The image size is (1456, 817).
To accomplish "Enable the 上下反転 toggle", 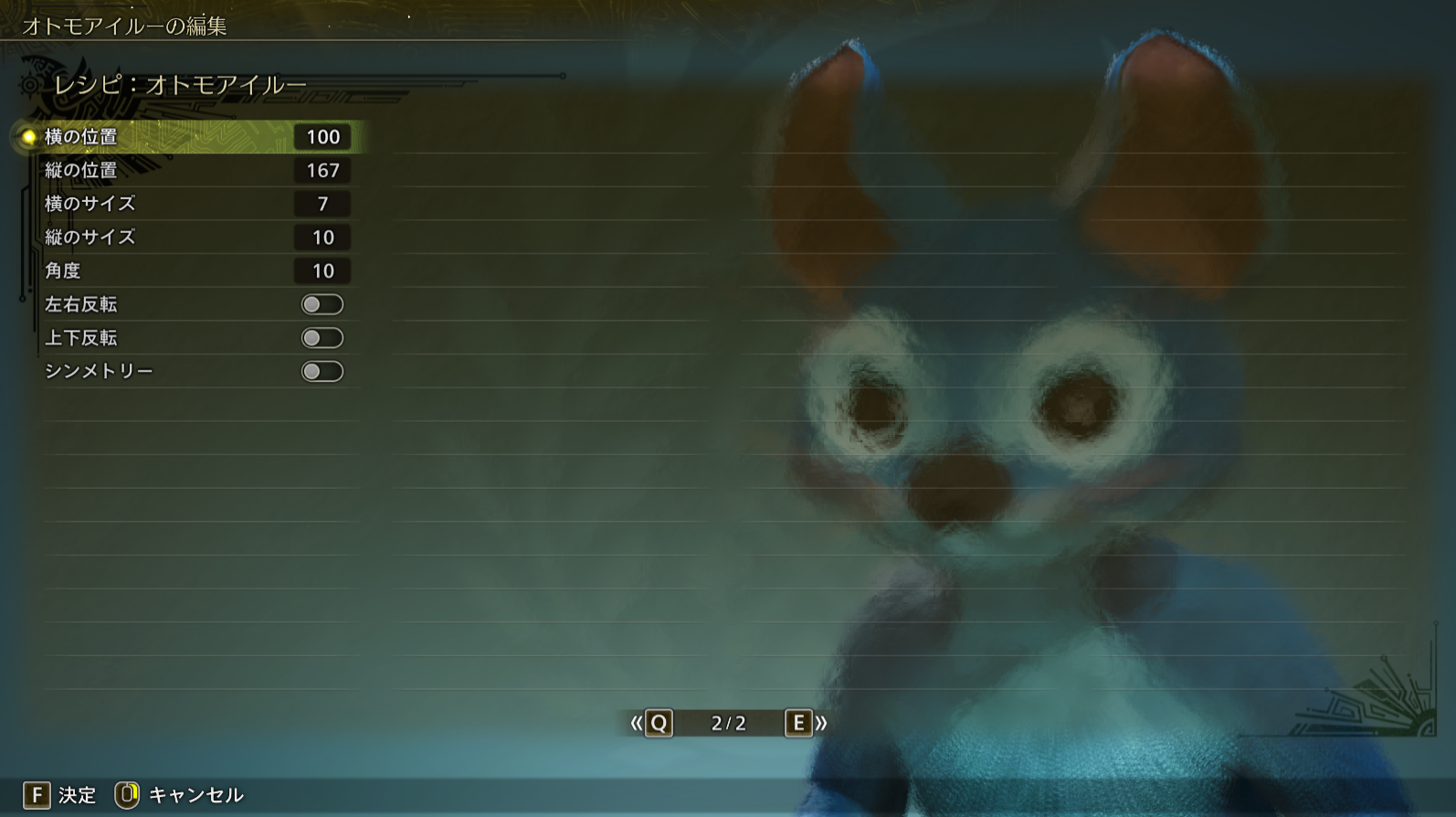I will [322, 337].
